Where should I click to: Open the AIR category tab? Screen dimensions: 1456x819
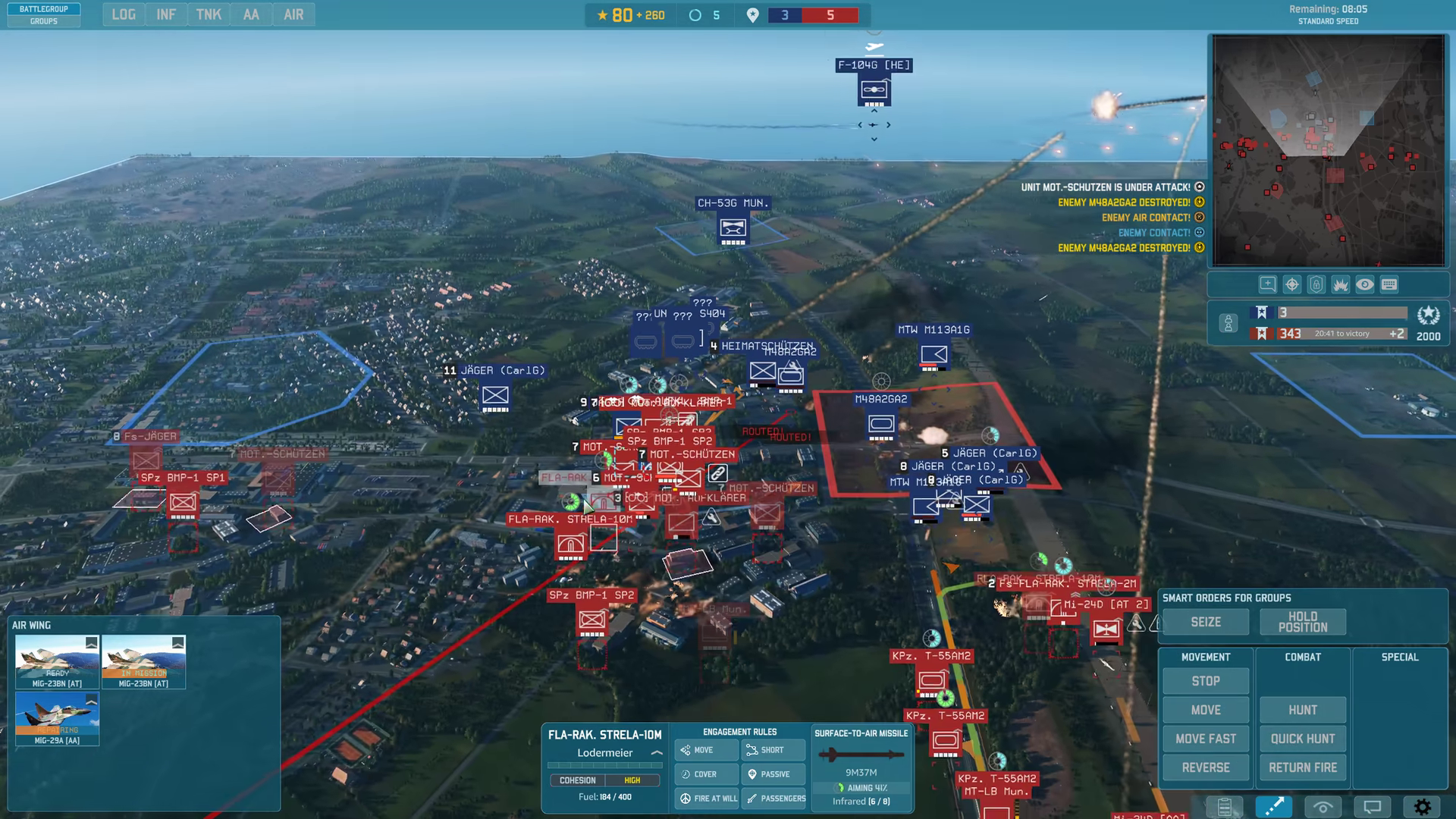[x=293, y=14]
